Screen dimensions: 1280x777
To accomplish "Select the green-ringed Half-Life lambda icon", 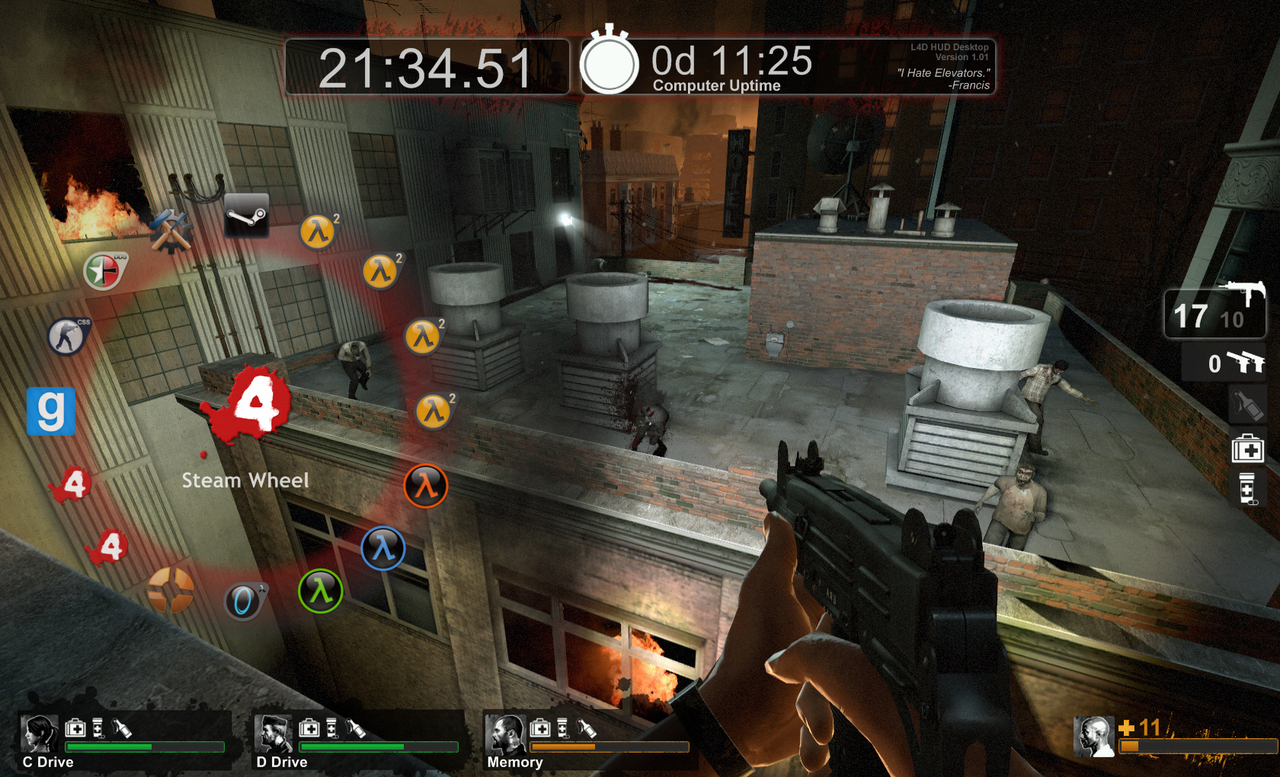I will coord(320,590).
